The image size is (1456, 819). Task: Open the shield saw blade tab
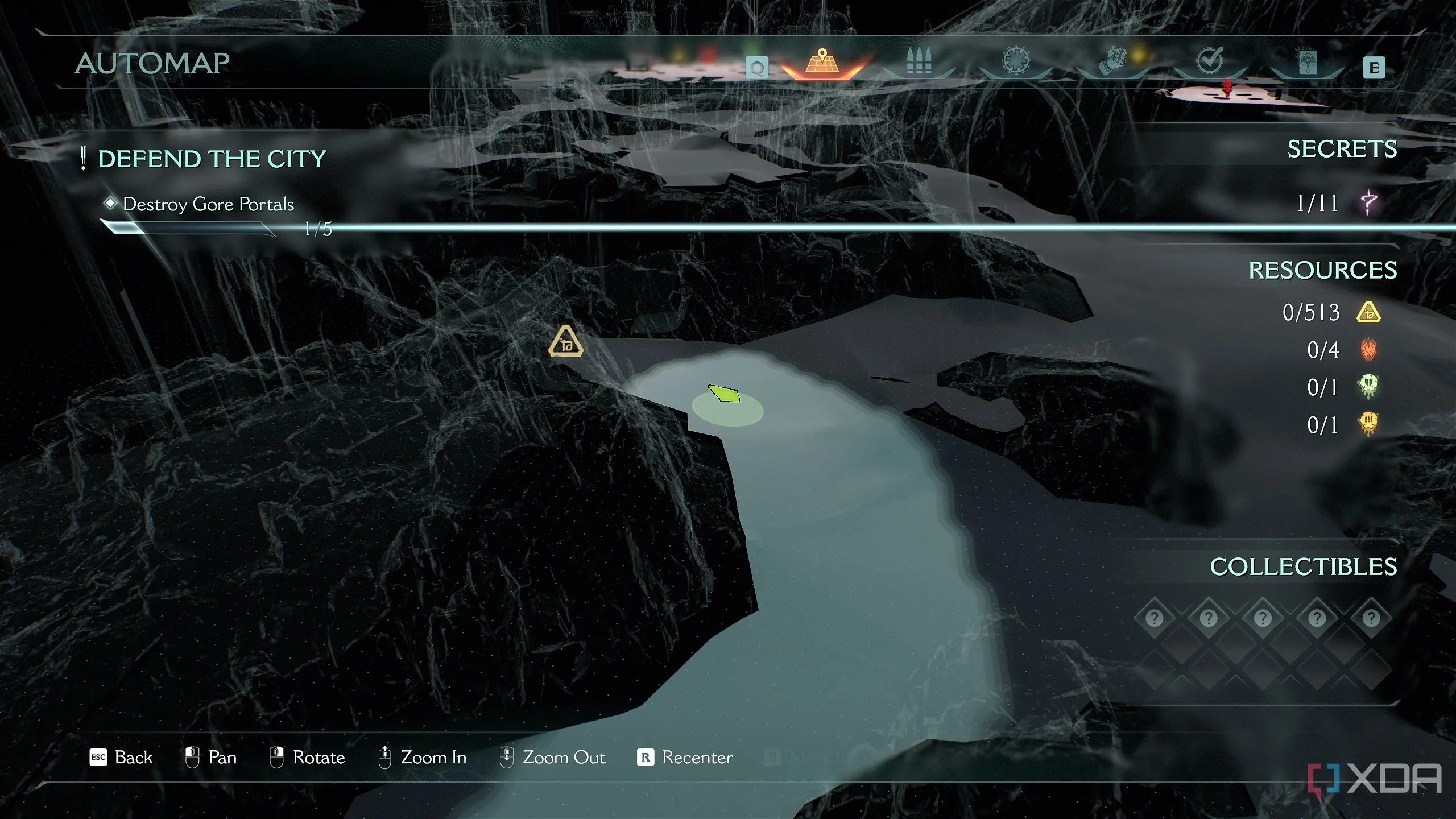(1016, 61)
